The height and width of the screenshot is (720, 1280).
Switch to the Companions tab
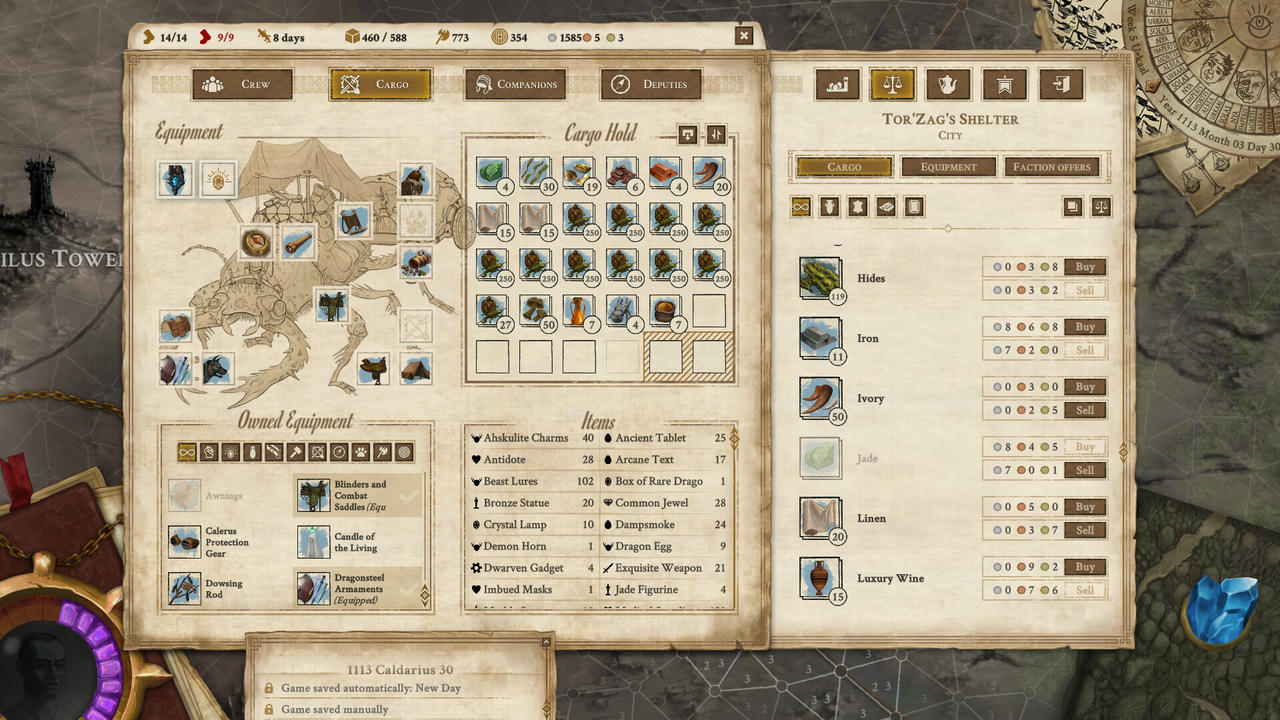point(516,84)
